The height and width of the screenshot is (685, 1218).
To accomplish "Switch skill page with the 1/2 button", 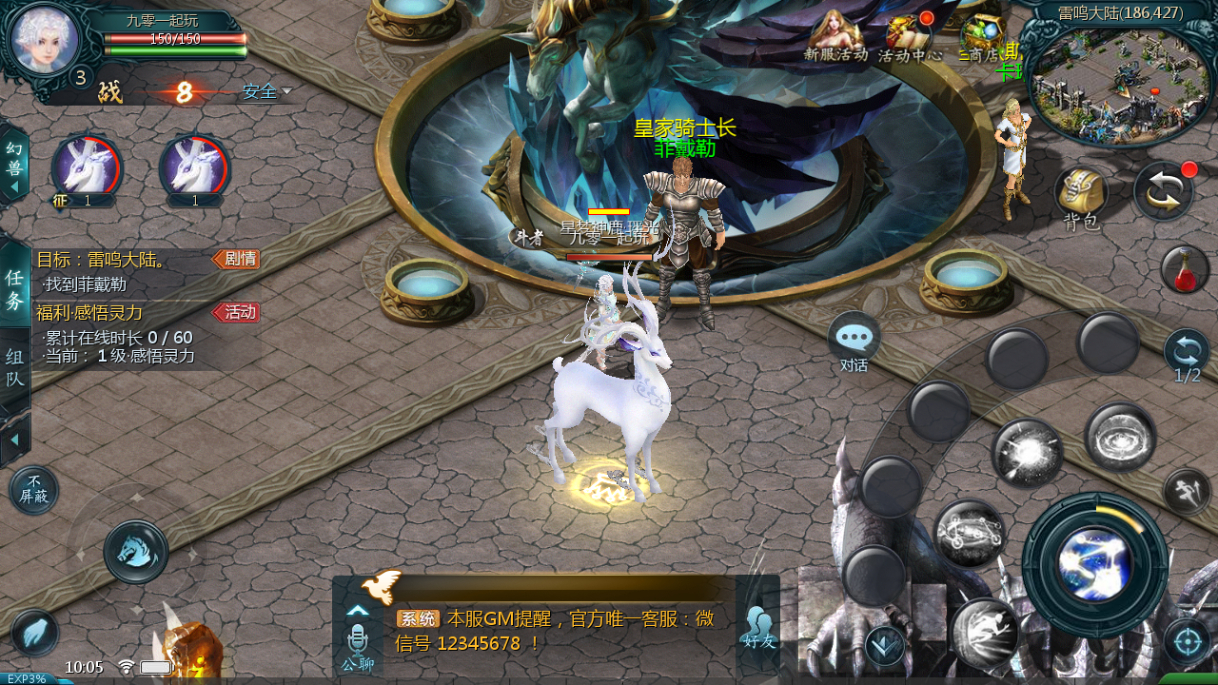I will click(1187, 356).
